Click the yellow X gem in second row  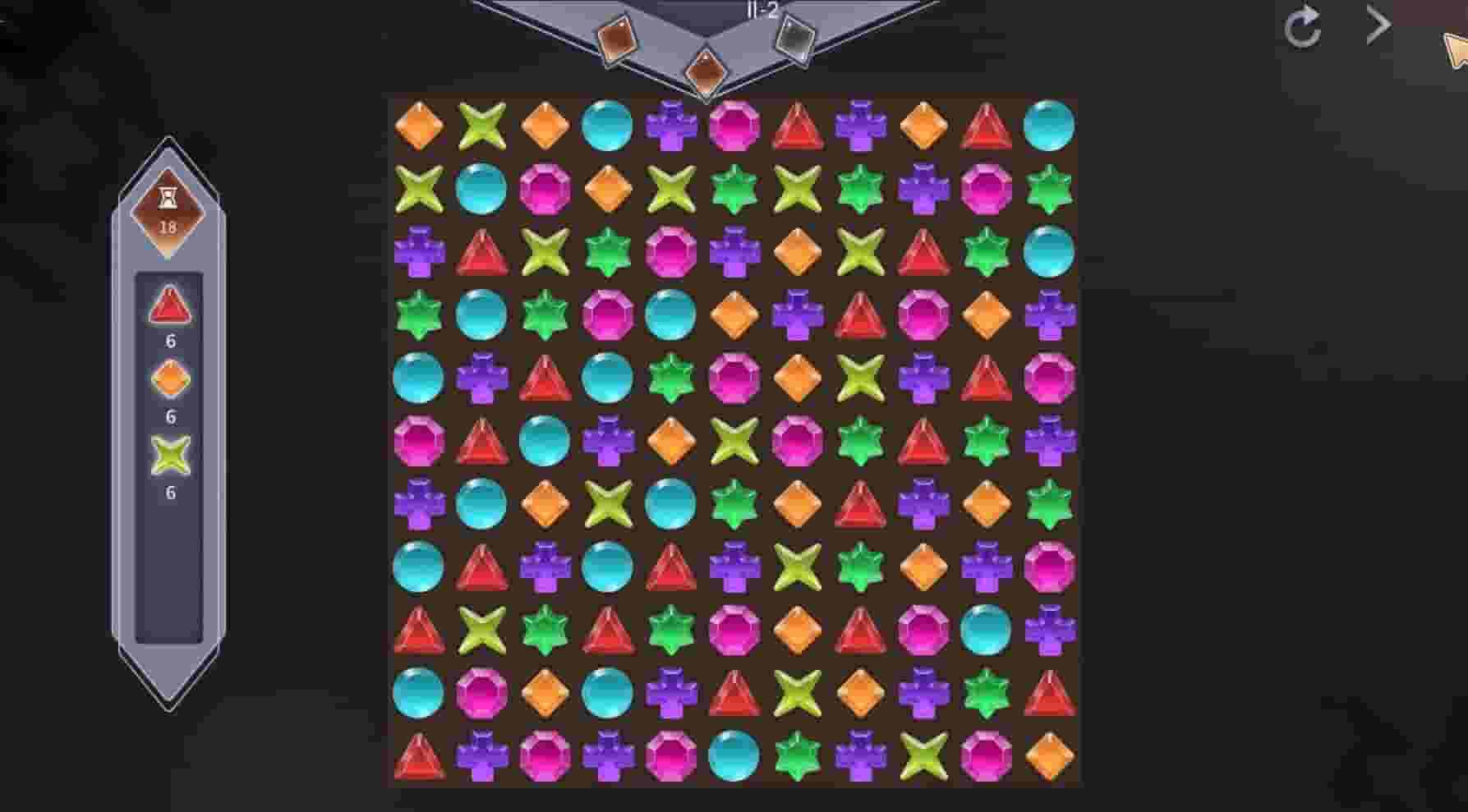(x=419, y=188)
